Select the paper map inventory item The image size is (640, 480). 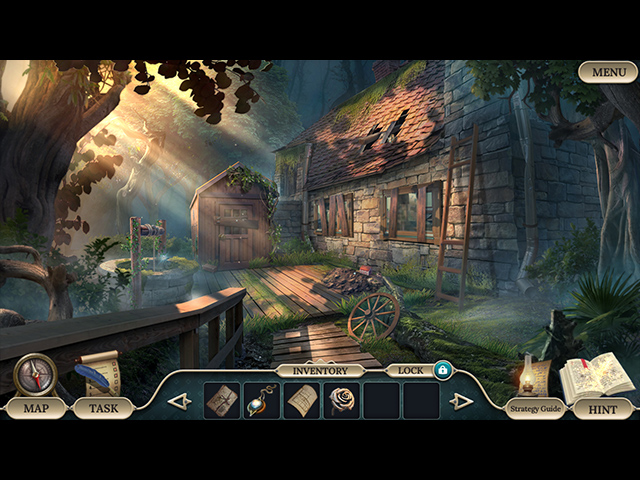point(302,400)
